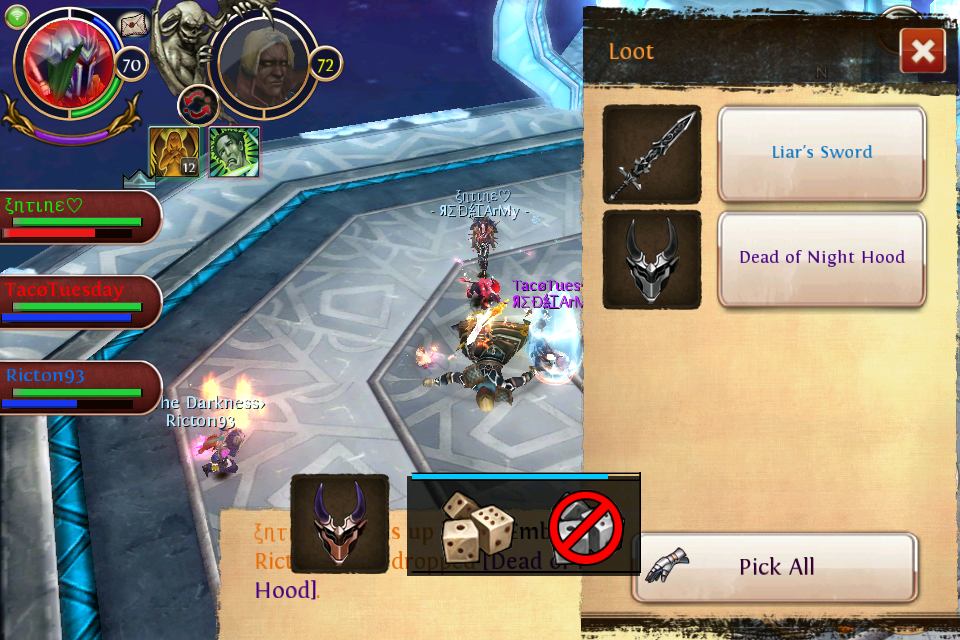Pass on the loot roll

(586, 525)
